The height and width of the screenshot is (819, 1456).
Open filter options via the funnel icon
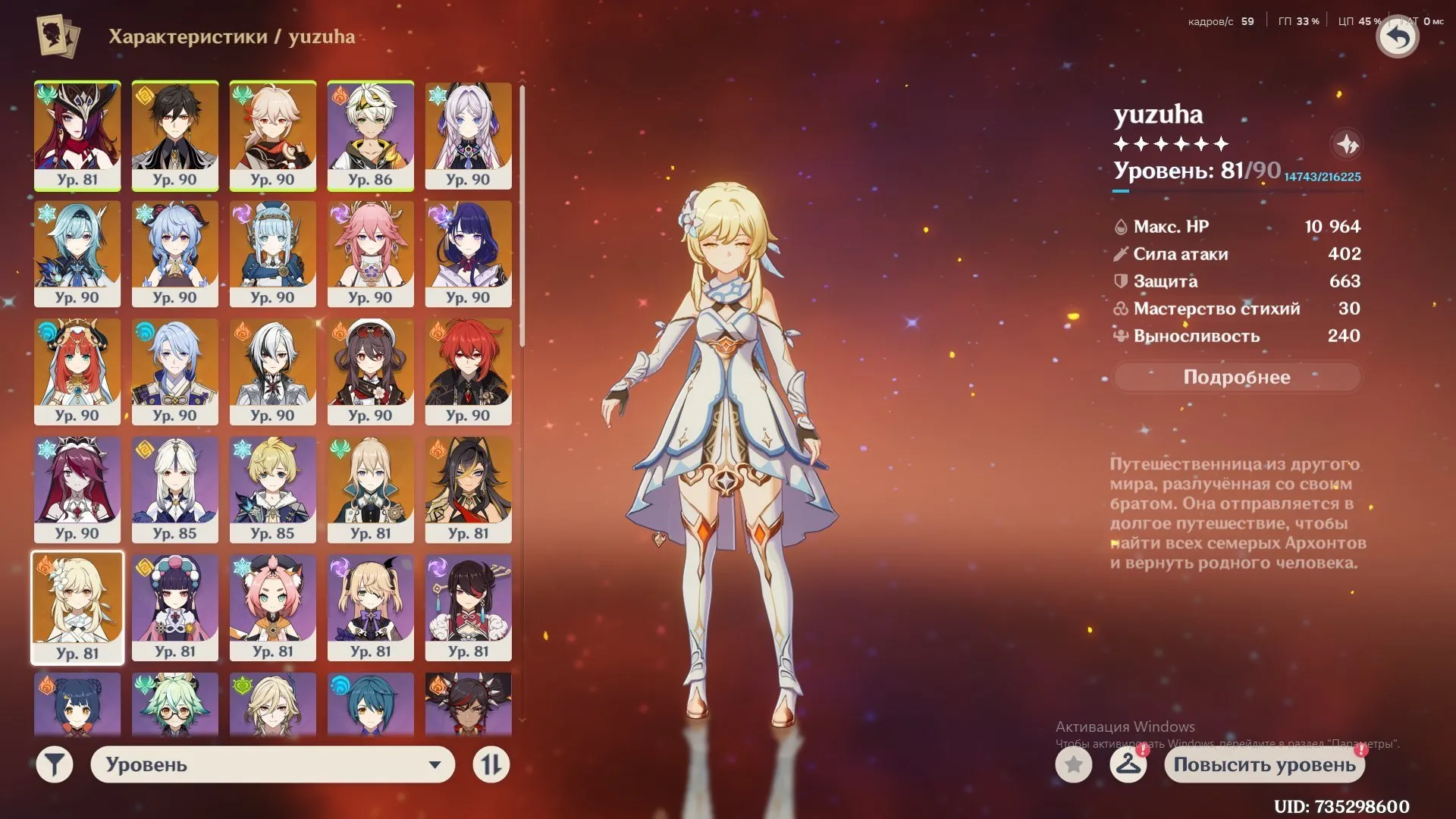[53, 764]
